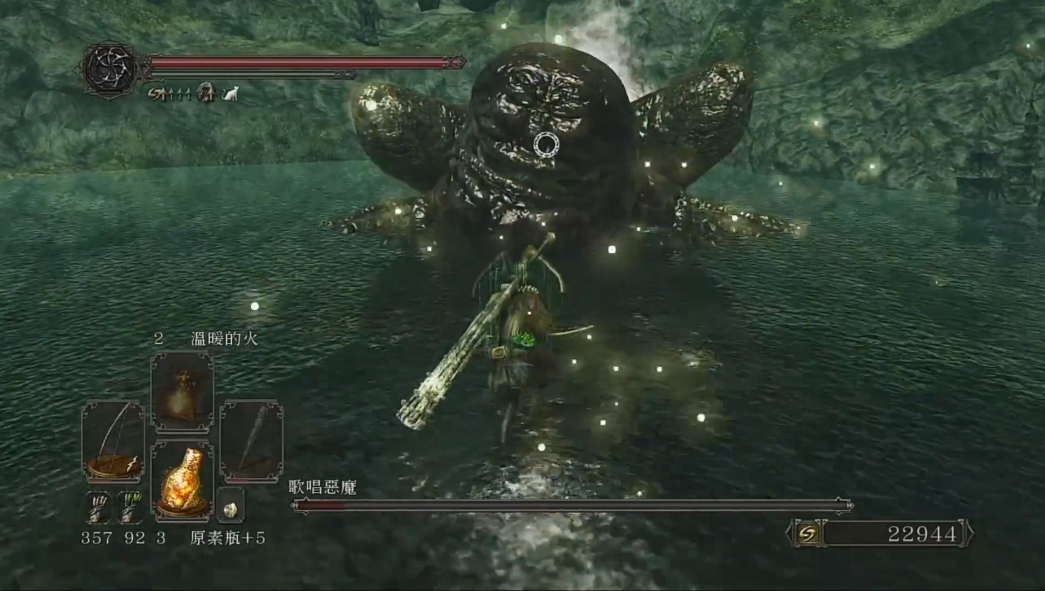The image size is (1045, 591).
Task: Click the white cat ring status icon
Action: point(230,93)
